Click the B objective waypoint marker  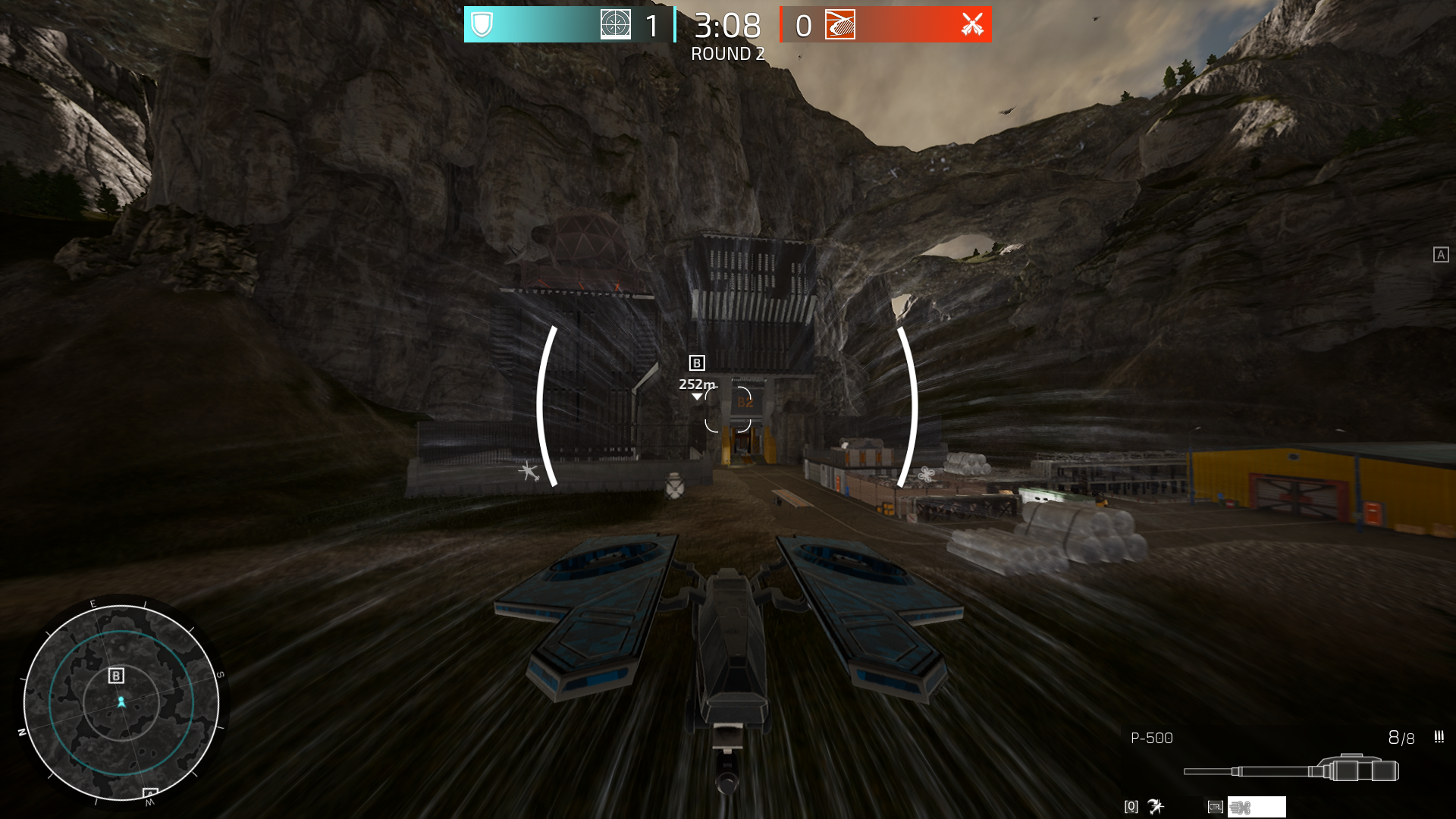pos(697,363)
